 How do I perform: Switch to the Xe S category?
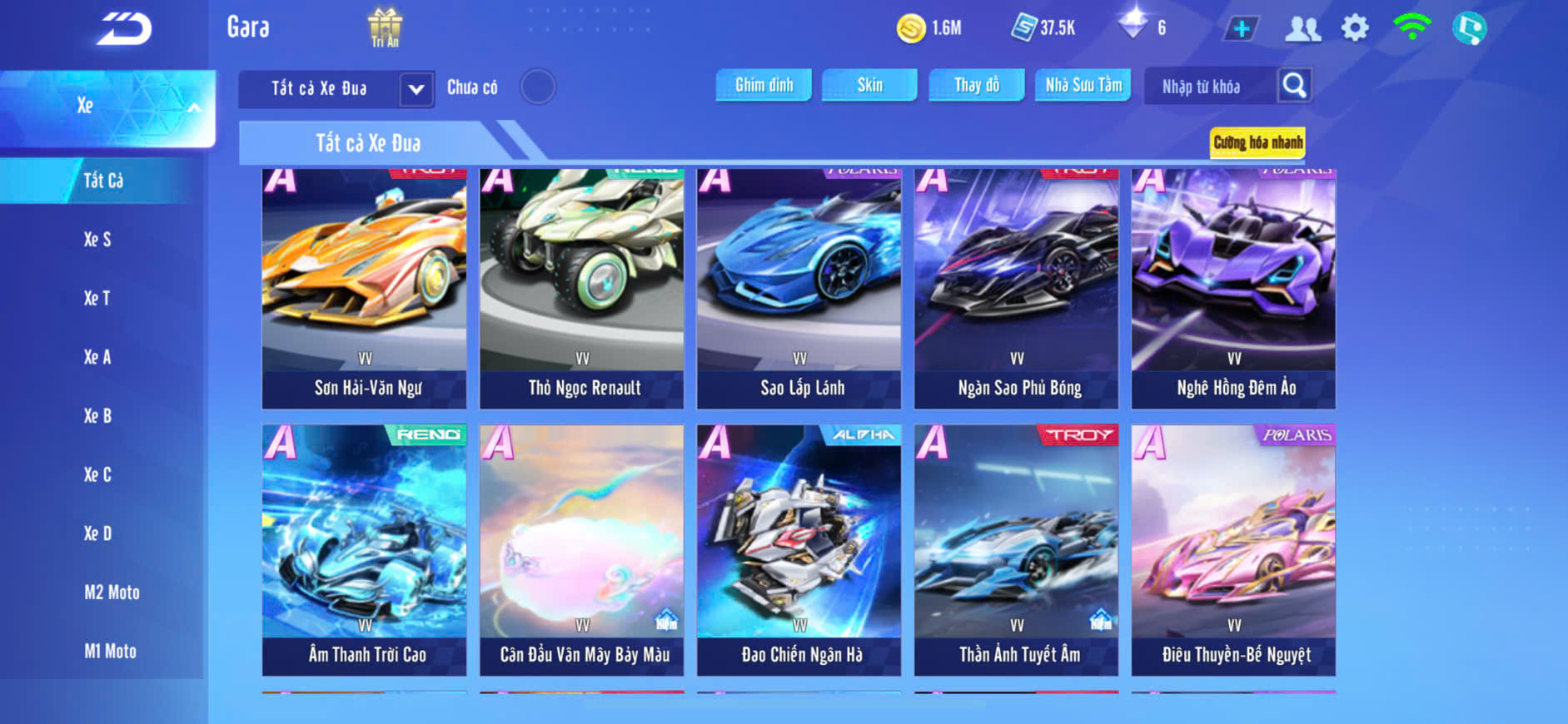click(97, 240)
